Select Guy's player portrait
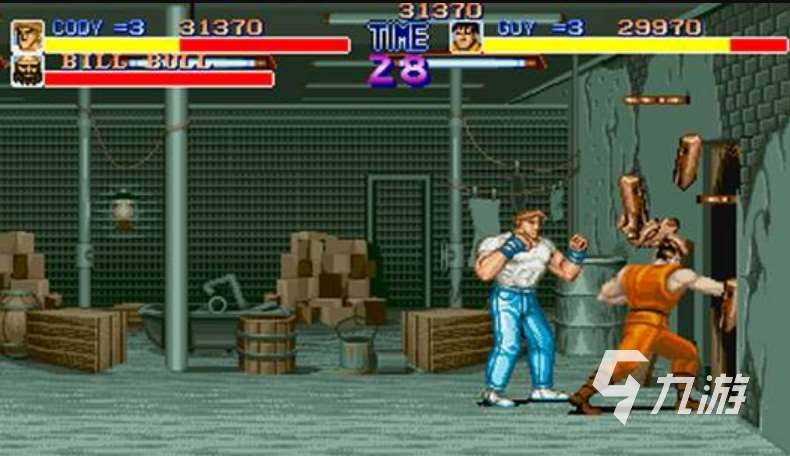 point(465,37)
